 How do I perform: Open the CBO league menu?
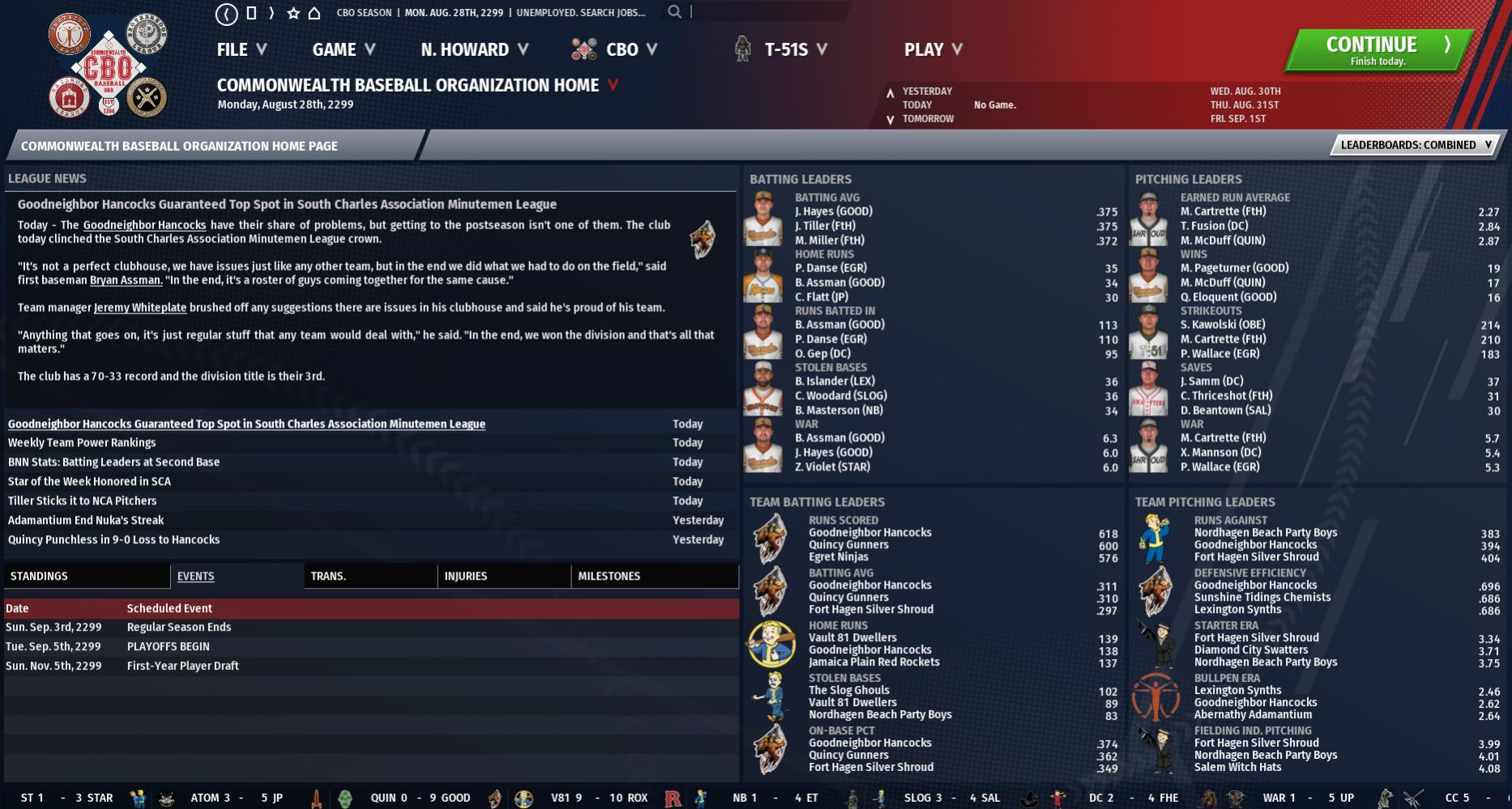point(621,49)
